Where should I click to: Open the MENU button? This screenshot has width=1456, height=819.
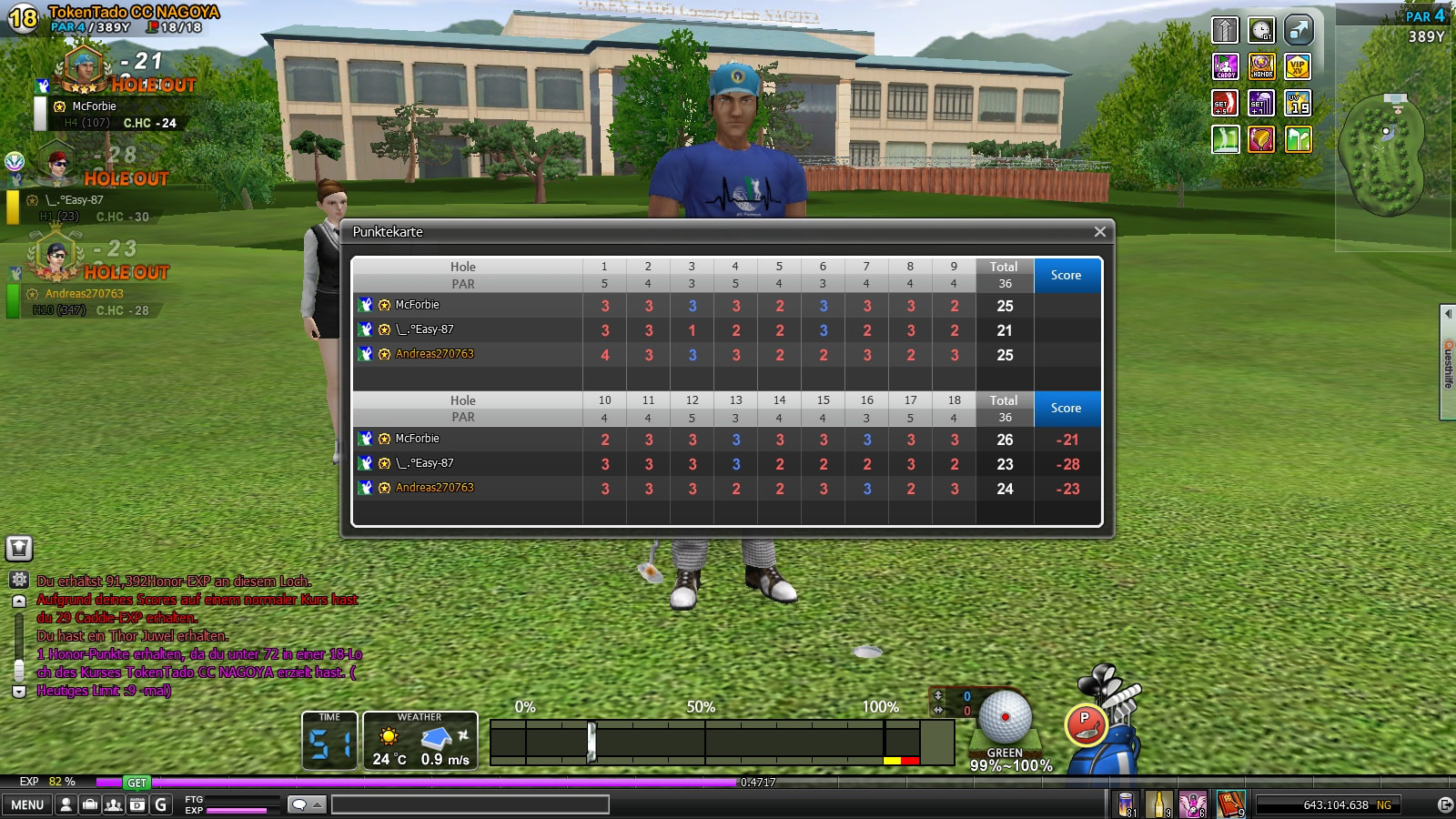[x=27, y=804]
